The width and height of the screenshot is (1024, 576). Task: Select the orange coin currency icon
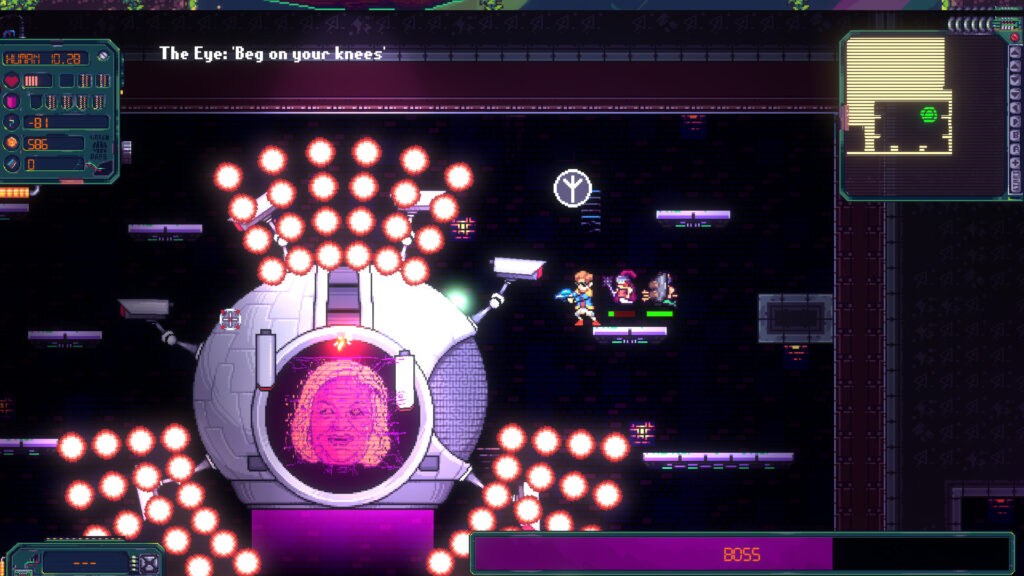tap(12, 142)
